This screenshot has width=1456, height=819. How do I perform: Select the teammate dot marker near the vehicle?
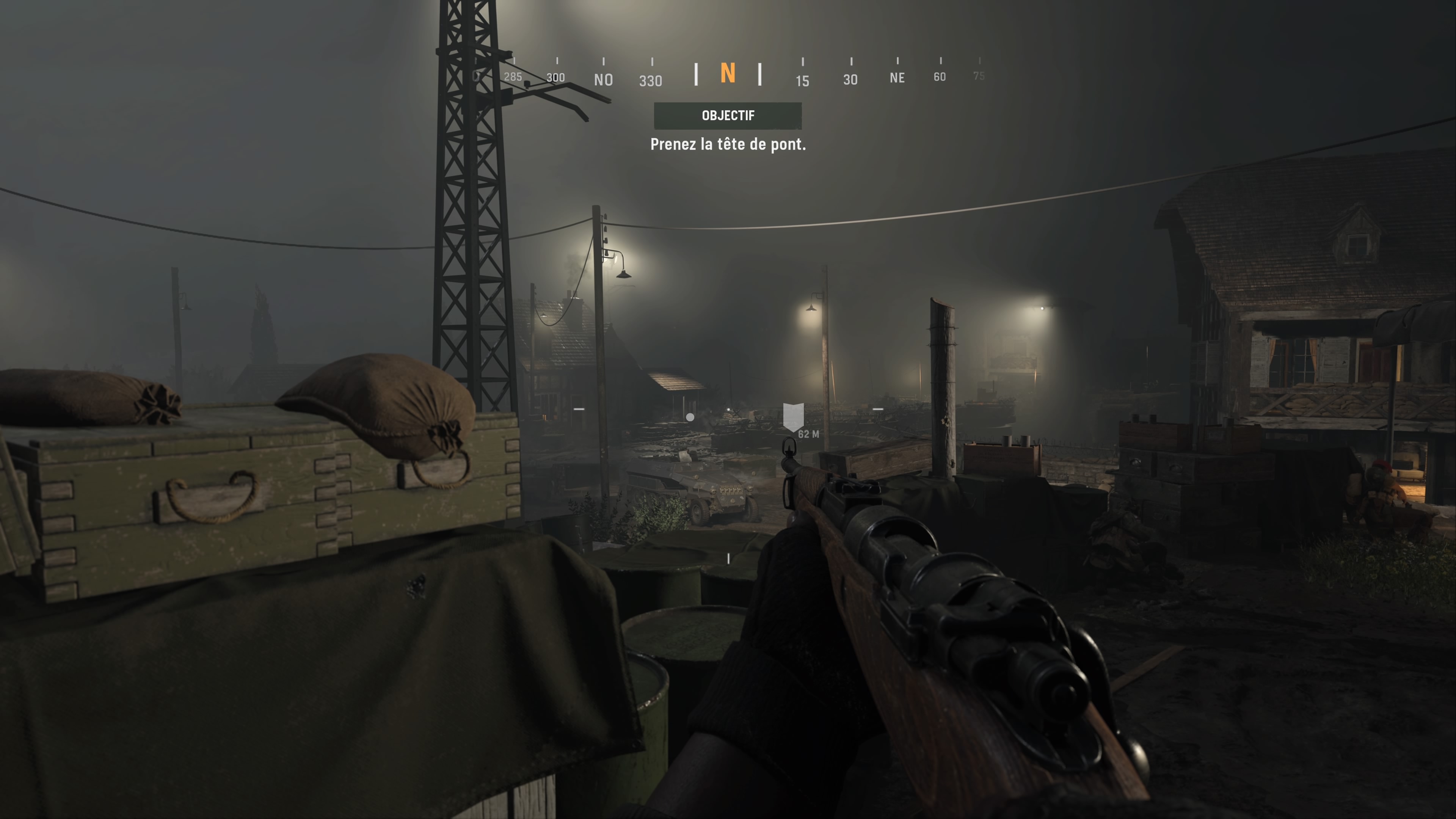click(690, 417)
